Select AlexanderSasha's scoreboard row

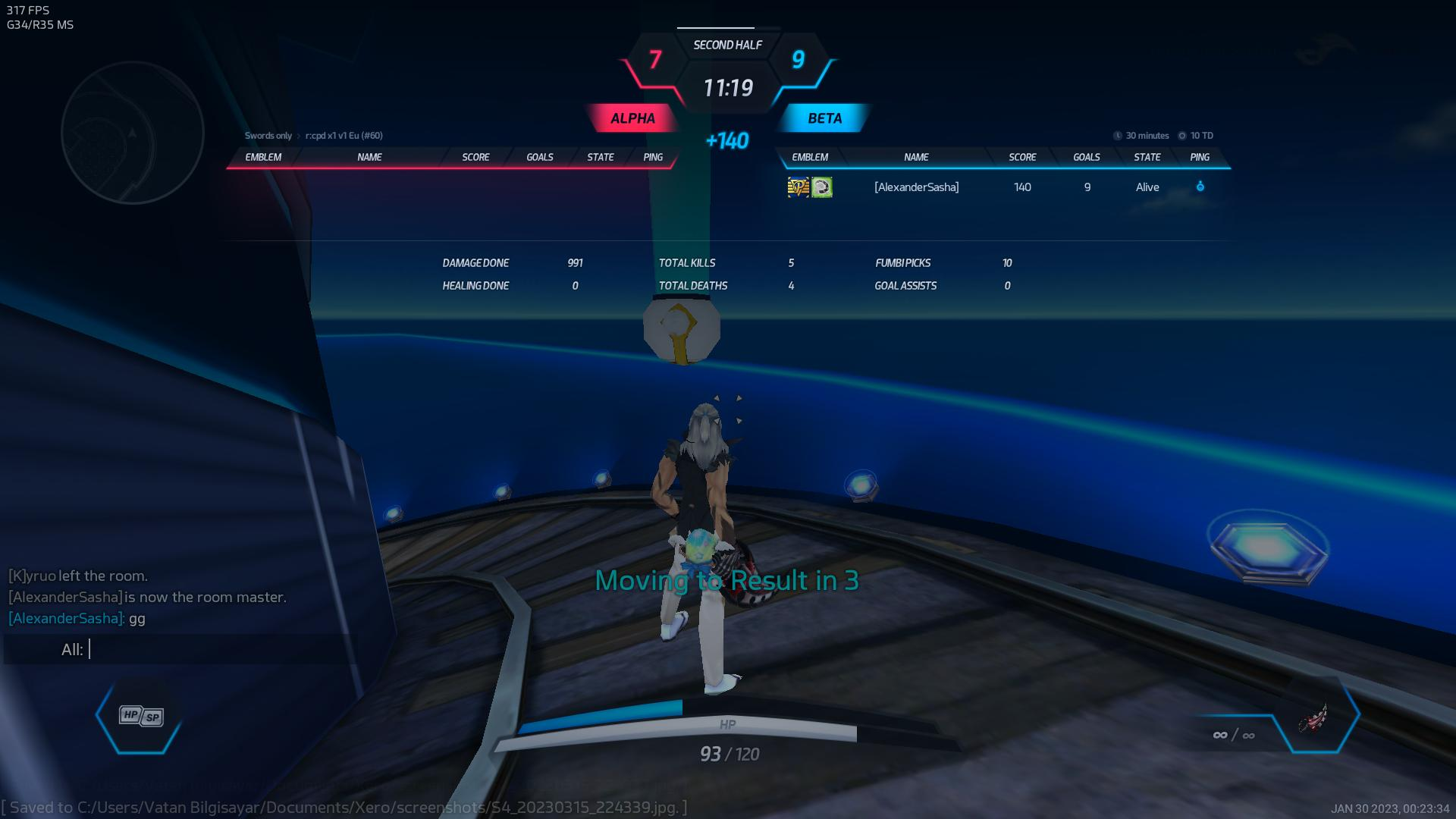[1001, 187]
